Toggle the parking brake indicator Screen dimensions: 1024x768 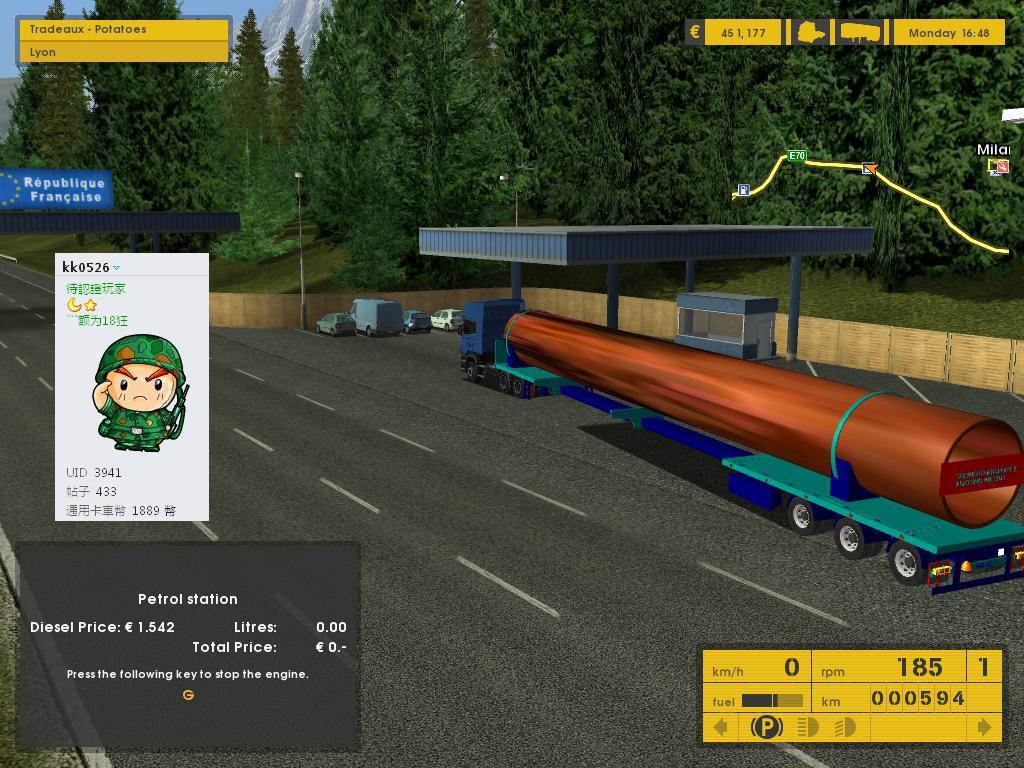click(766, 727)
